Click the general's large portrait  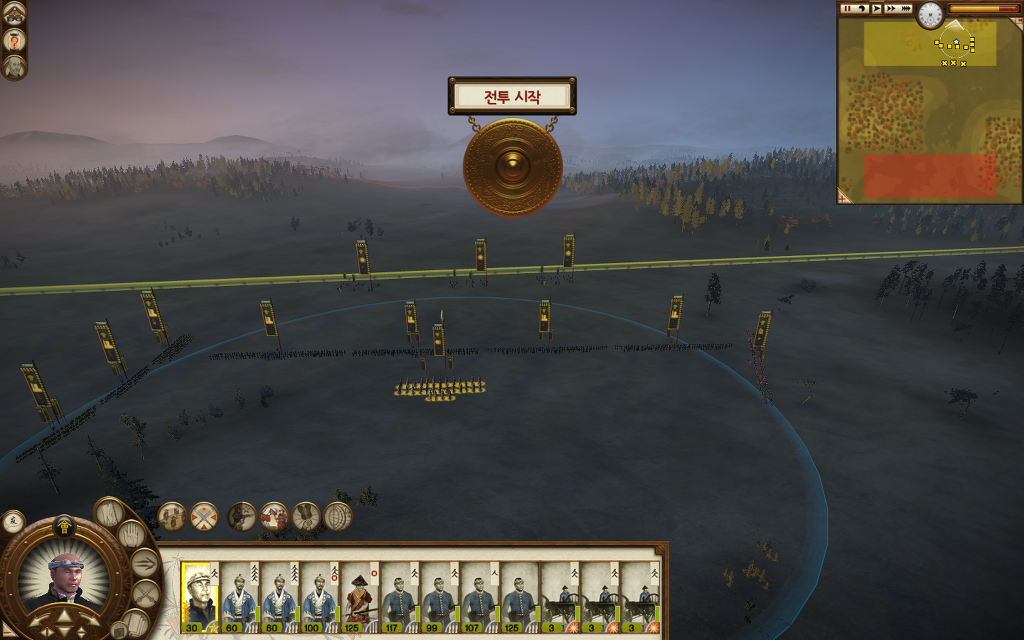tap(65, 580)
